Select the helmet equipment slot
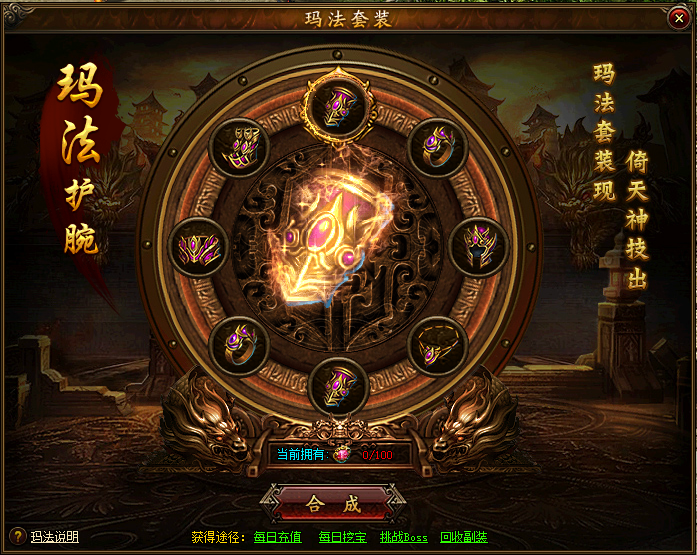Image resolution: width=697 pixels, height=555 pixels. pyautogui.click(x=479, y=246)
